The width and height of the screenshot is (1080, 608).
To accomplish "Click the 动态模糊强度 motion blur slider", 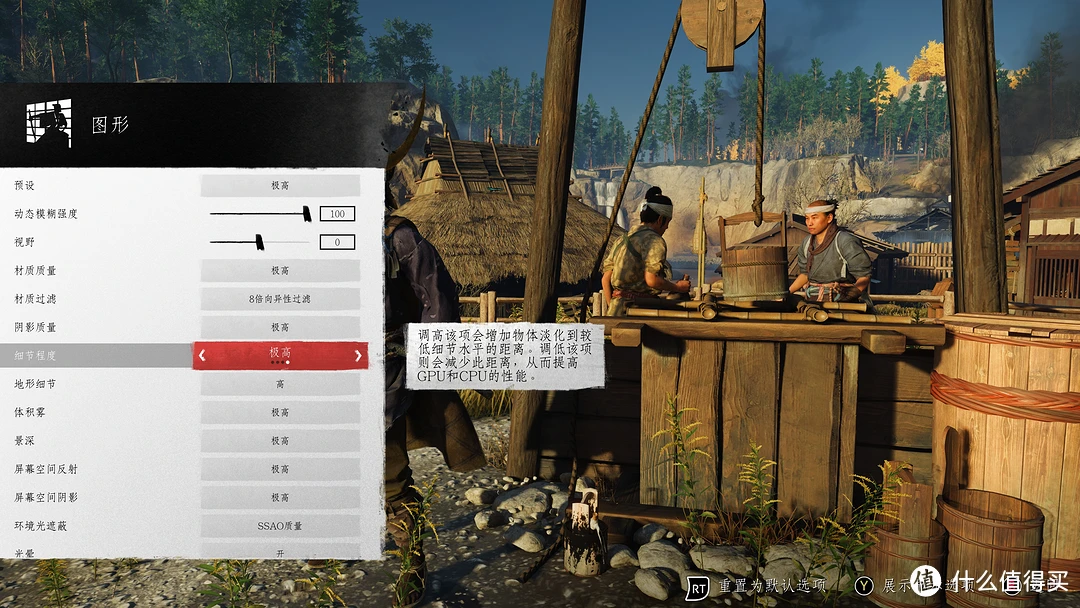I will [260, 213].
